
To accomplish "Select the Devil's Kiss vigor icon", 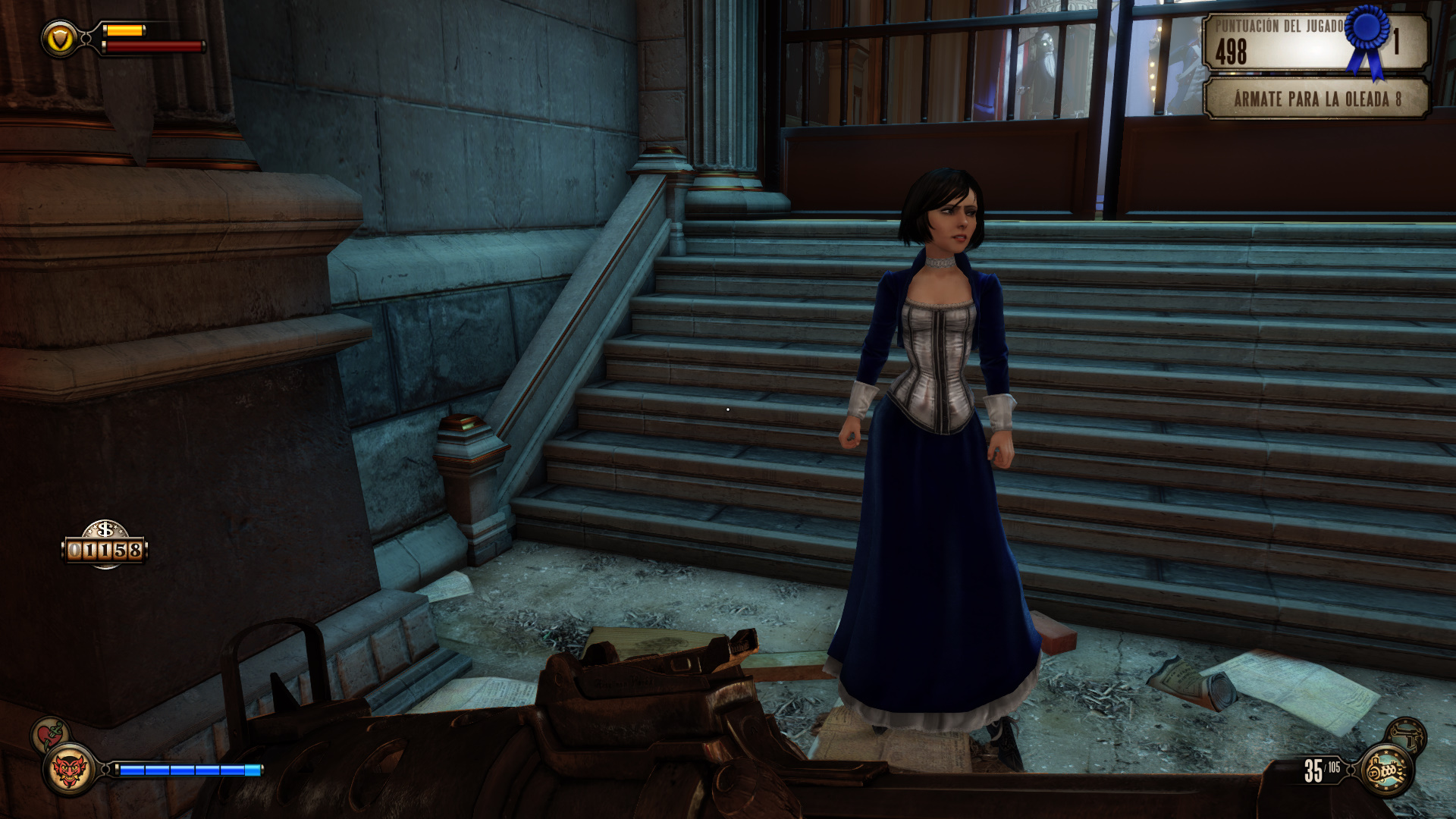I will (69, 770).
